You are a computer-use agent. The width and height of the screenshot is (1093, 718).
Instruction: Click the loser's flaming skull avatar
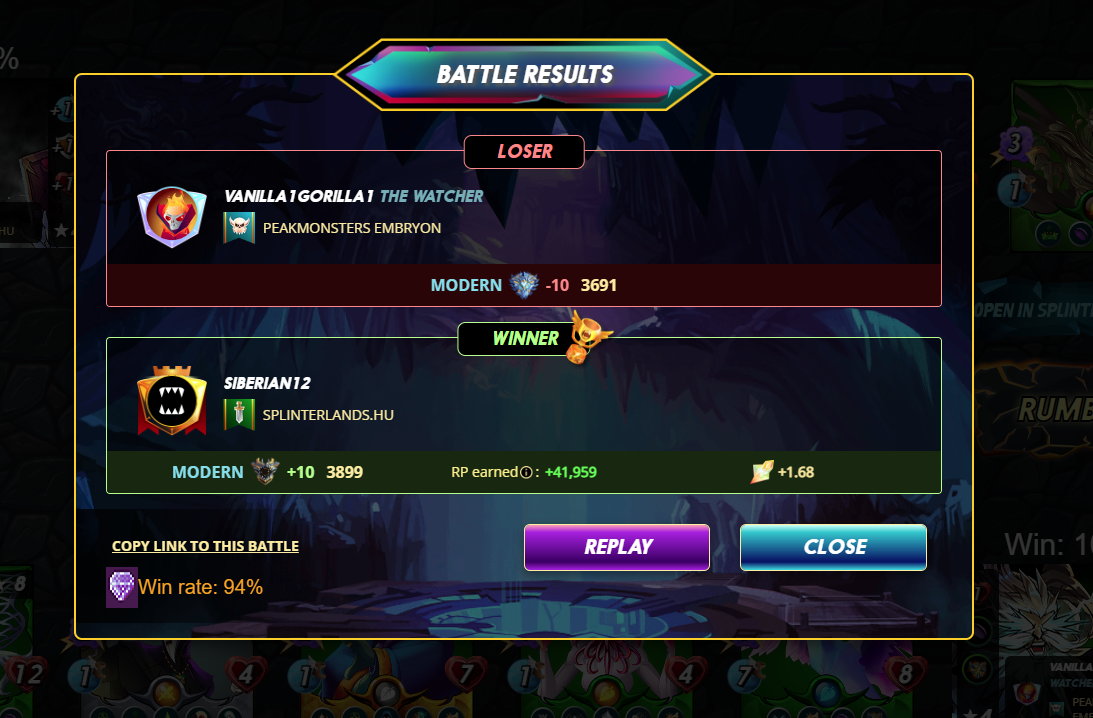click(x=171, y=215)
